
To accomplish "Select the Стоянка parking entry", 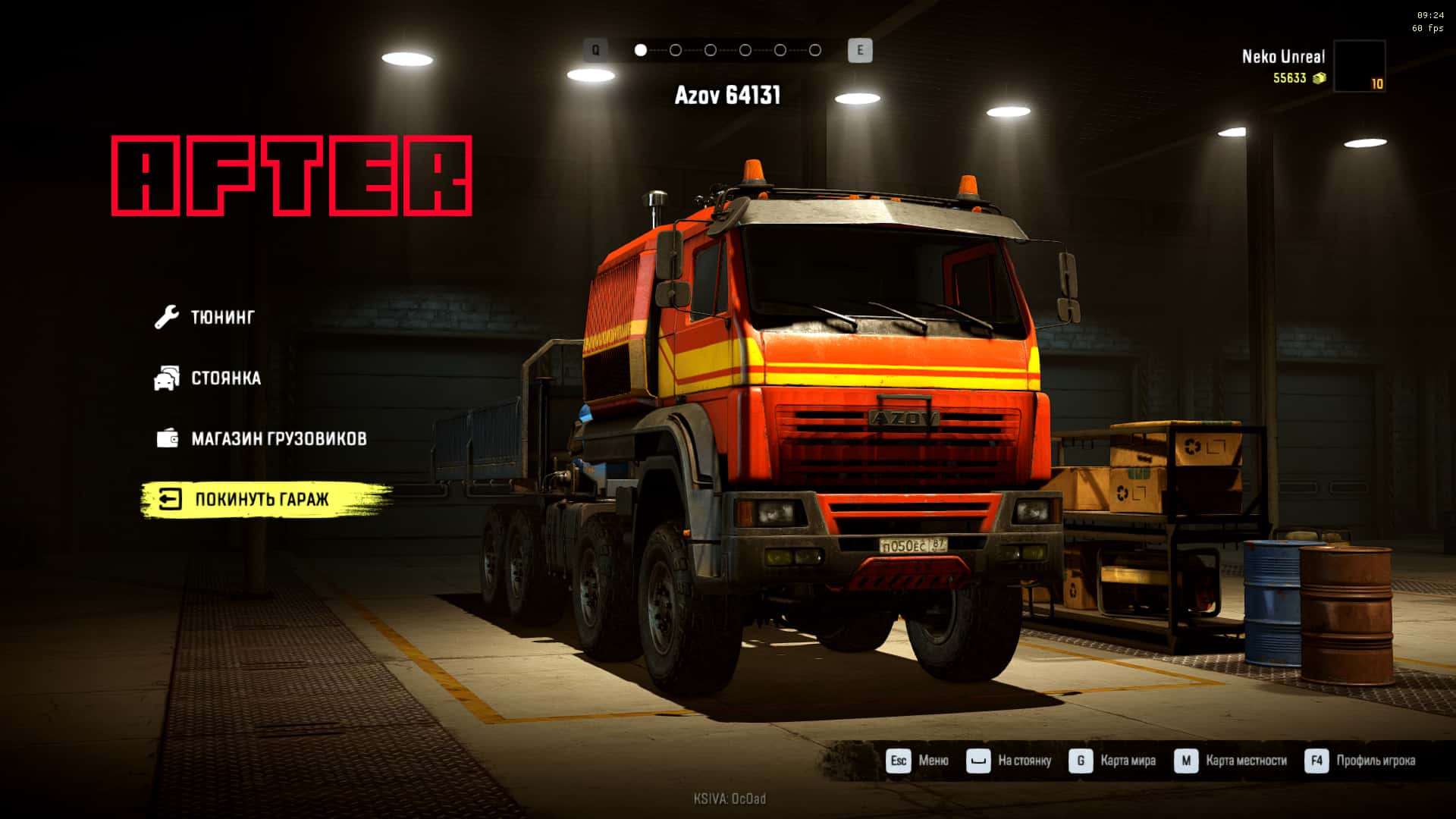I will pos(225,378).
